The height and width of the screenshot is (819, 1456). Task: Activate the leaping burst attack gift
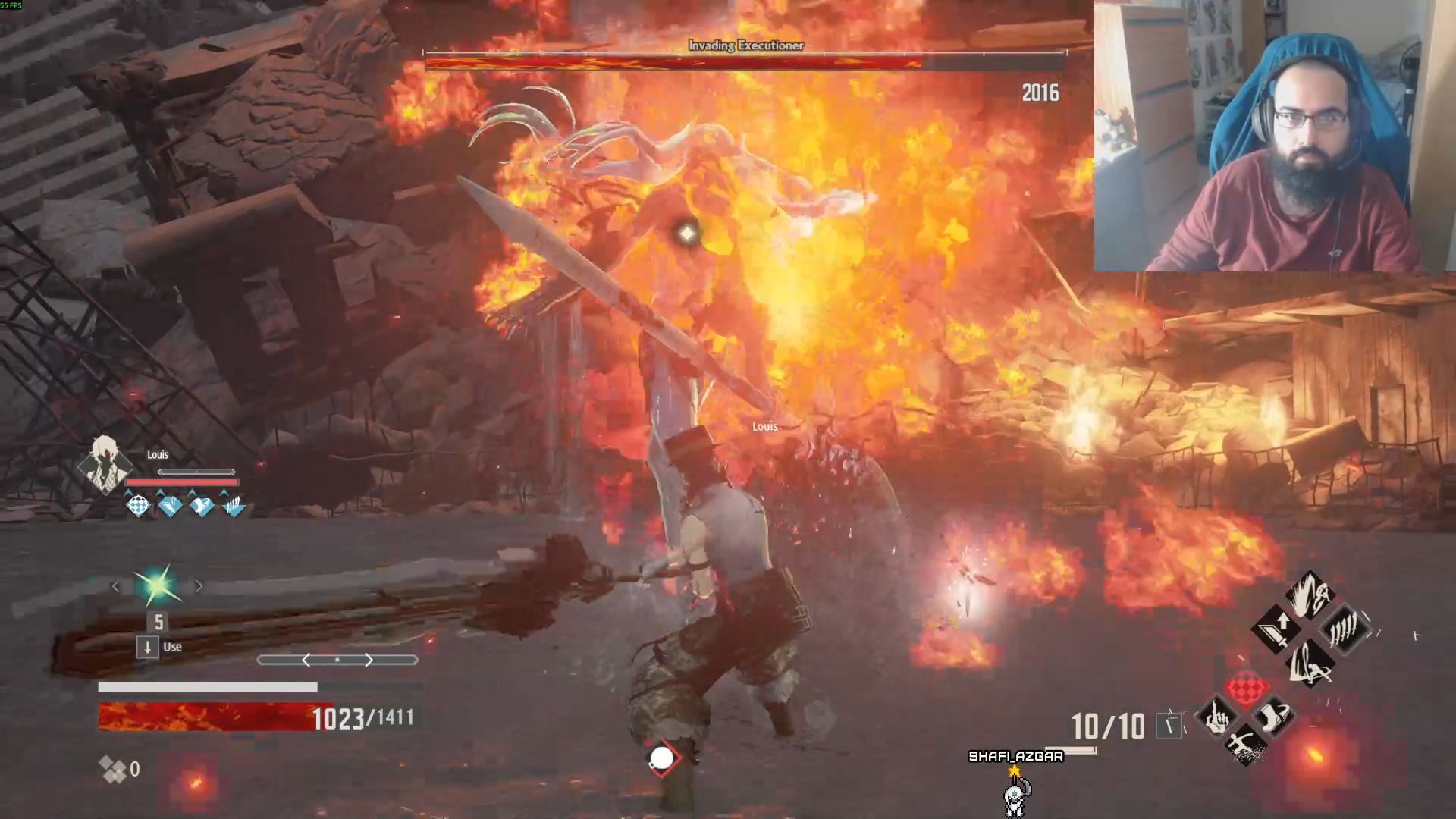pyautogui.click(x=1310, y=594)
